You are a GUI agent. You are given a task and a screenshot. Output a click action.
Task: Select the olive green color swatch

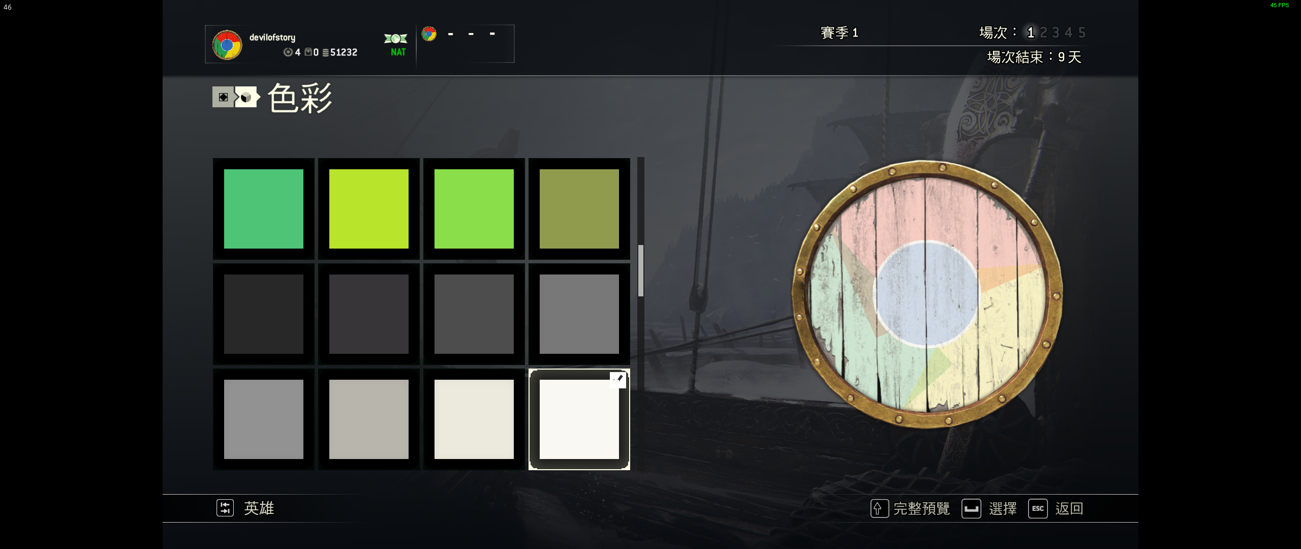(x=579, y=208)
